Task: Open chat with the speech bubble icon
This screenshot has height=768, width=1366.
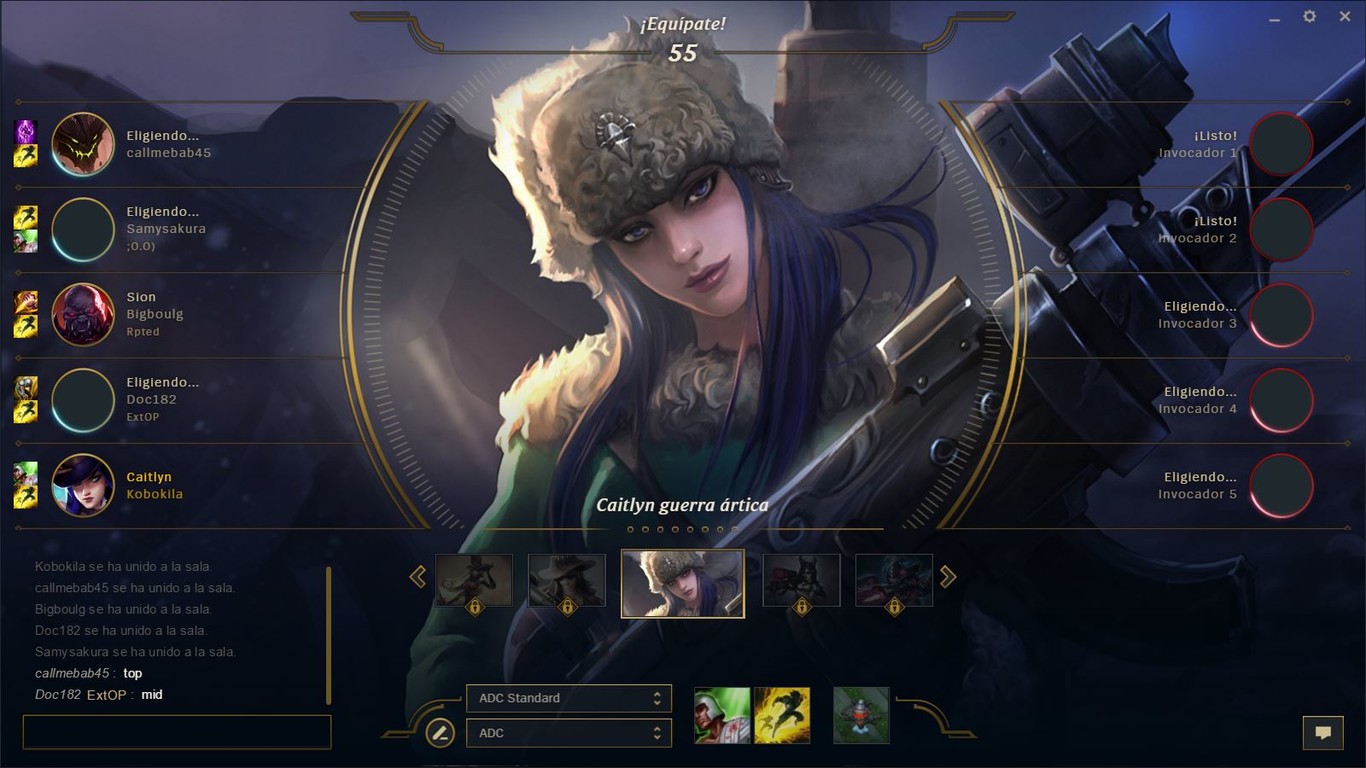Action: 1323,733
